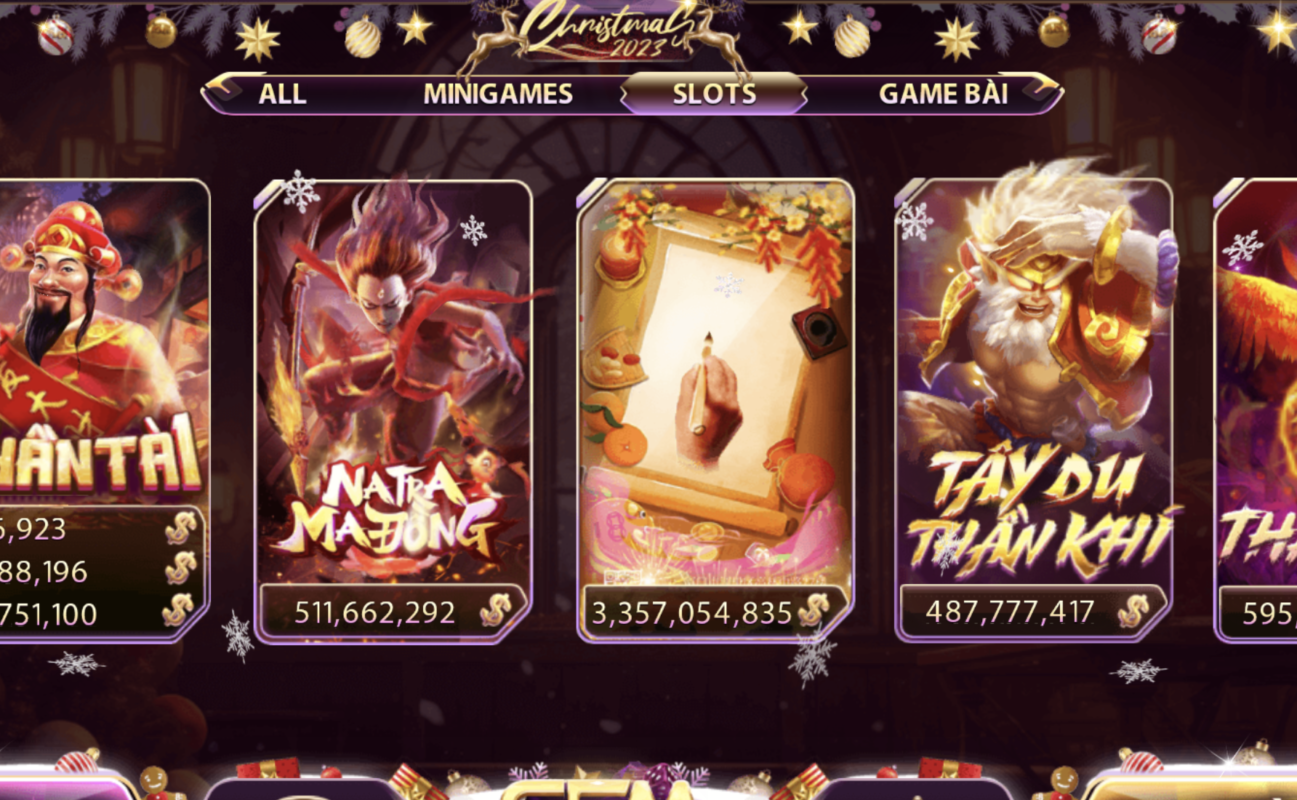
Task: Select the GAME BÀI tab
Action: pos(944,95)
